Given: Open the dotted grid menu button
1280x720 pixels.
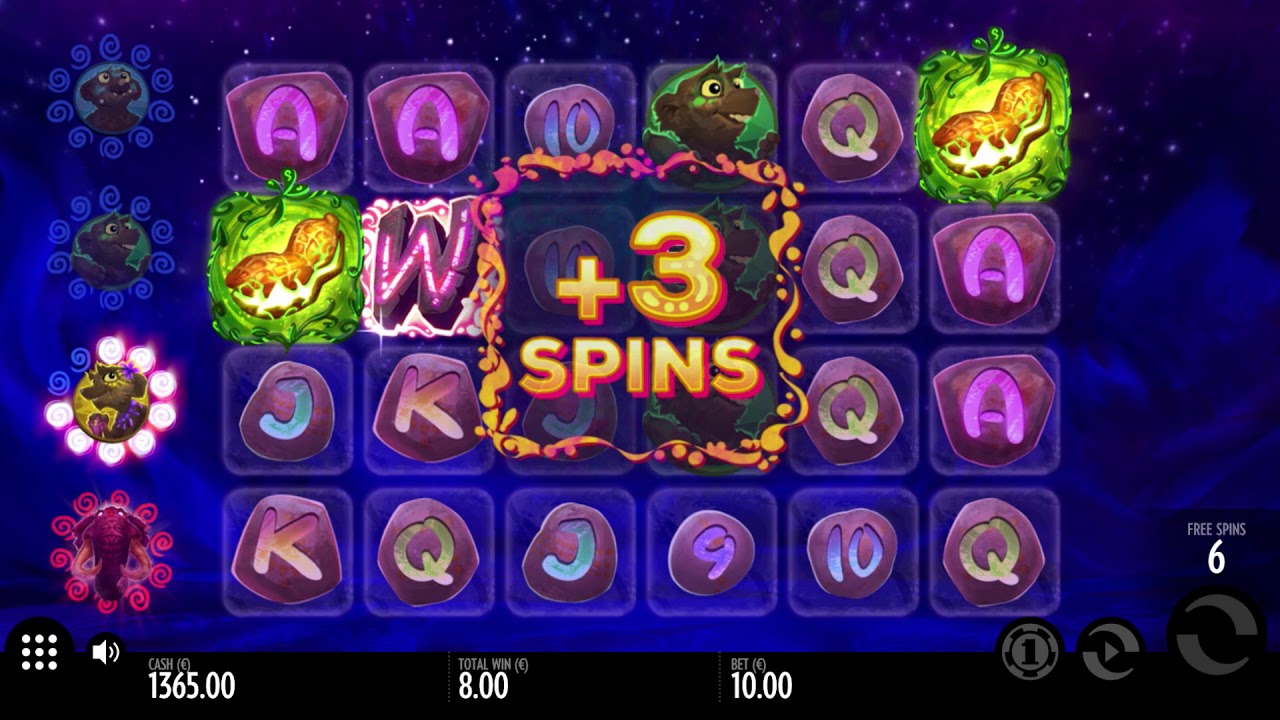Looking at the screenshot, I should (x=39, y=652).
